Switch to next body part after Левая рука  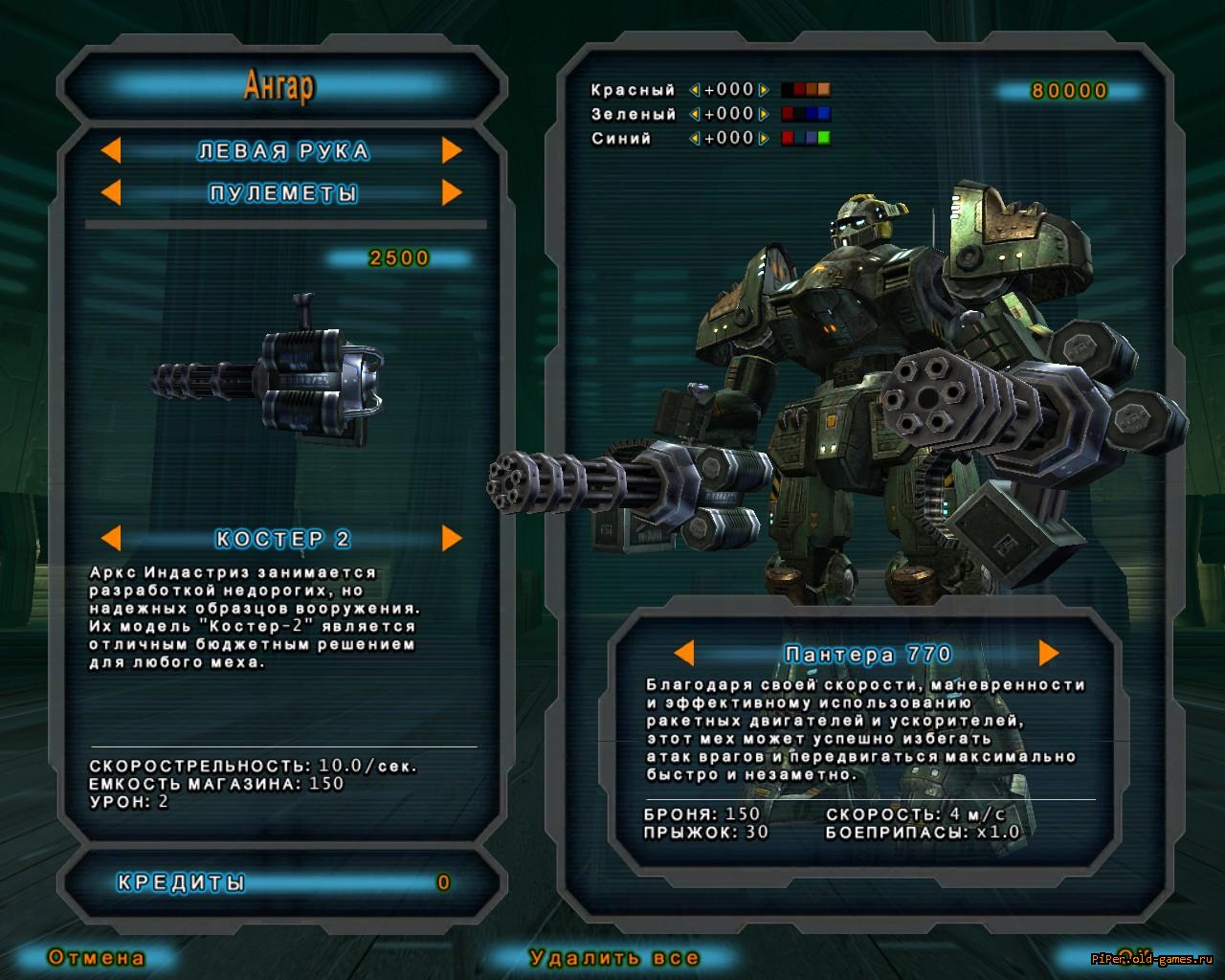(452, 151)
